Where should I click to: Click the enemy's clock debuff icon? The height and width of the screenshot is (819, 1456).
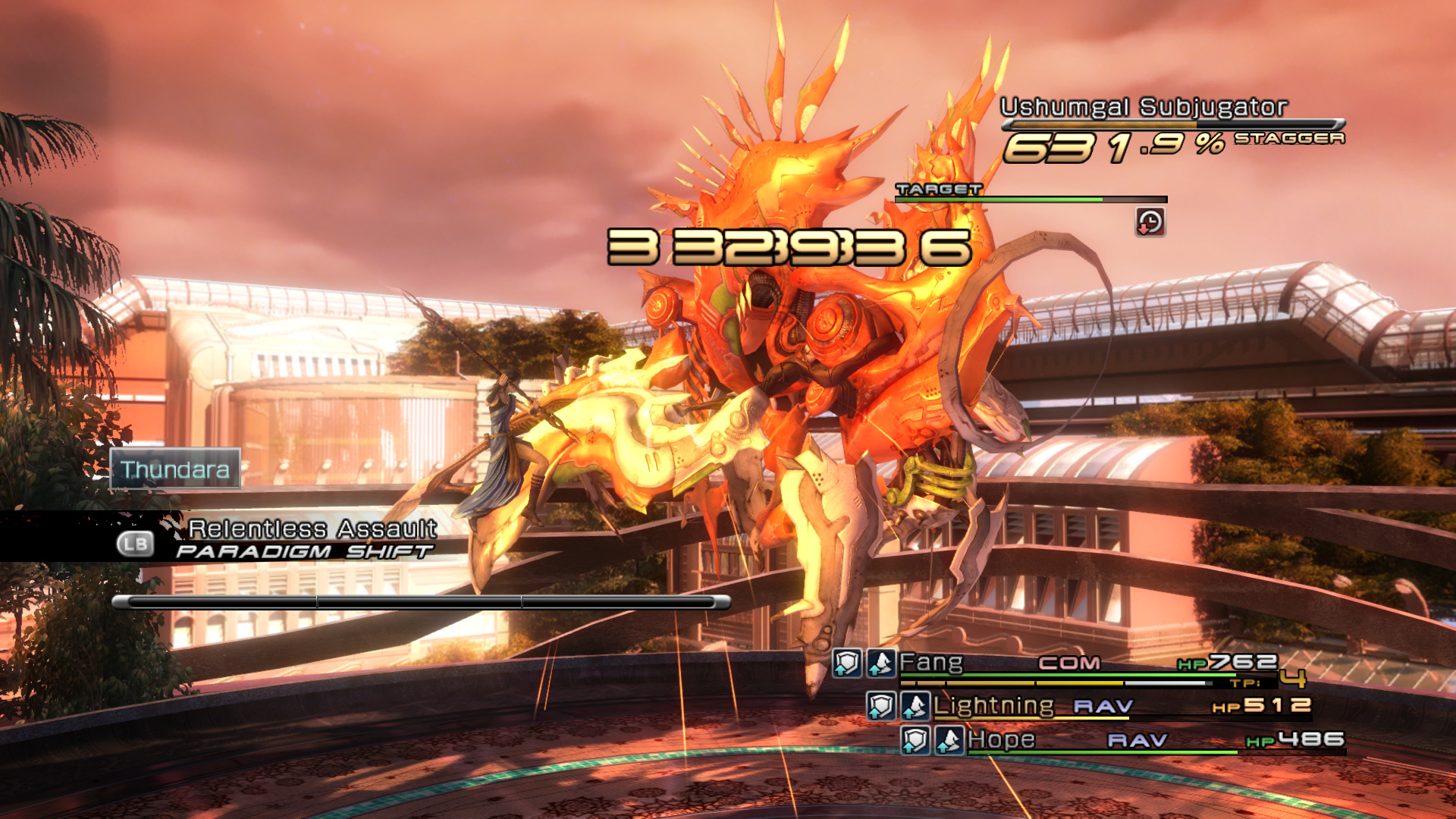[x=1150, y=222]
